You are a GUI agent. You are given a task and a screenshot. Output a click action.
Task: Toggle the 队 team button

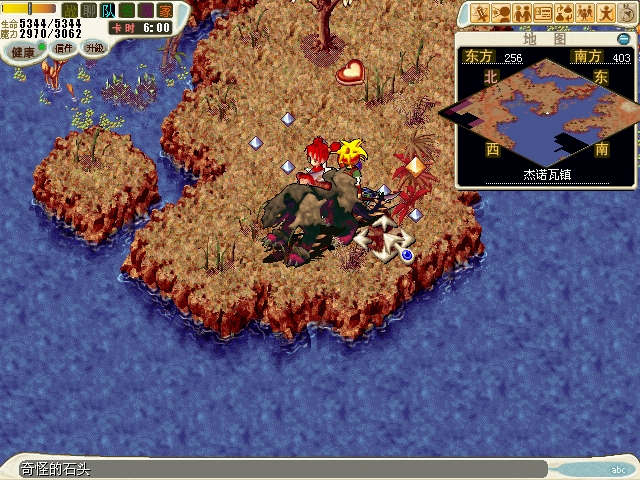point(108,10)
